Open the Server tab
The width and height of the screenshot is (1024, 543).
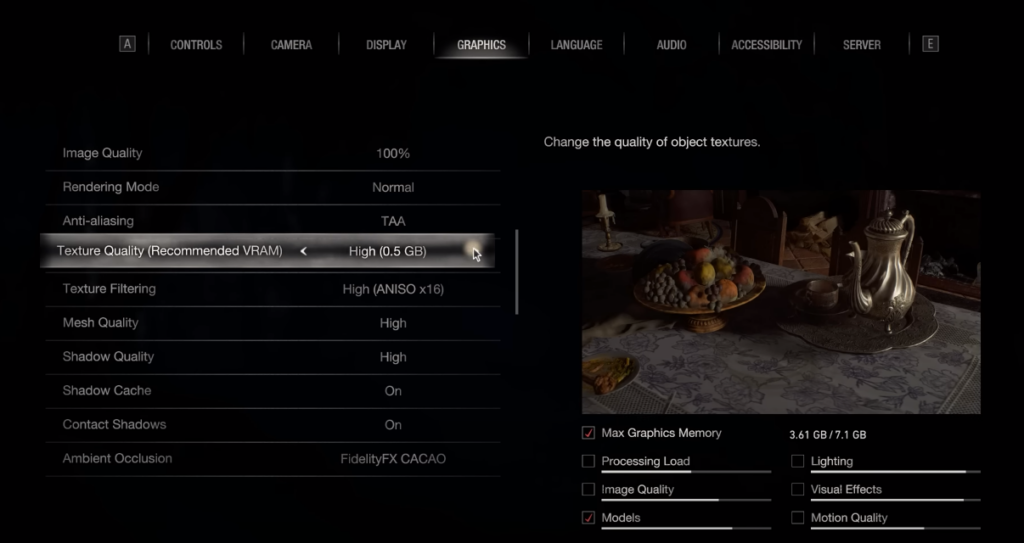pyautogui.click(x=861, y=45)
